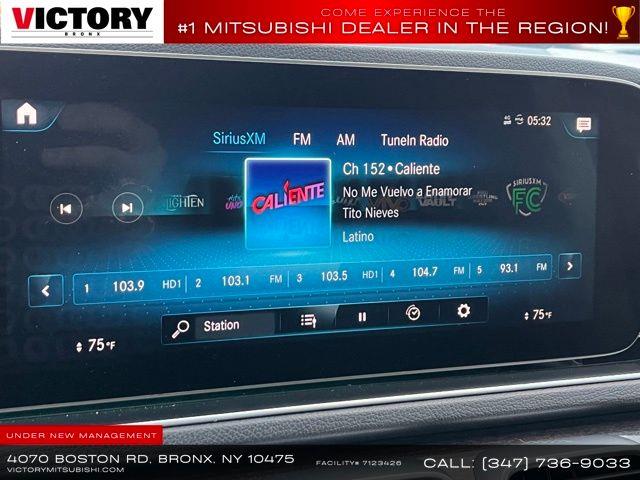The image size is (640, 480).
Task: Select the Caliente channel artwork
Action: pyautogui.click(x=288, y=203)
